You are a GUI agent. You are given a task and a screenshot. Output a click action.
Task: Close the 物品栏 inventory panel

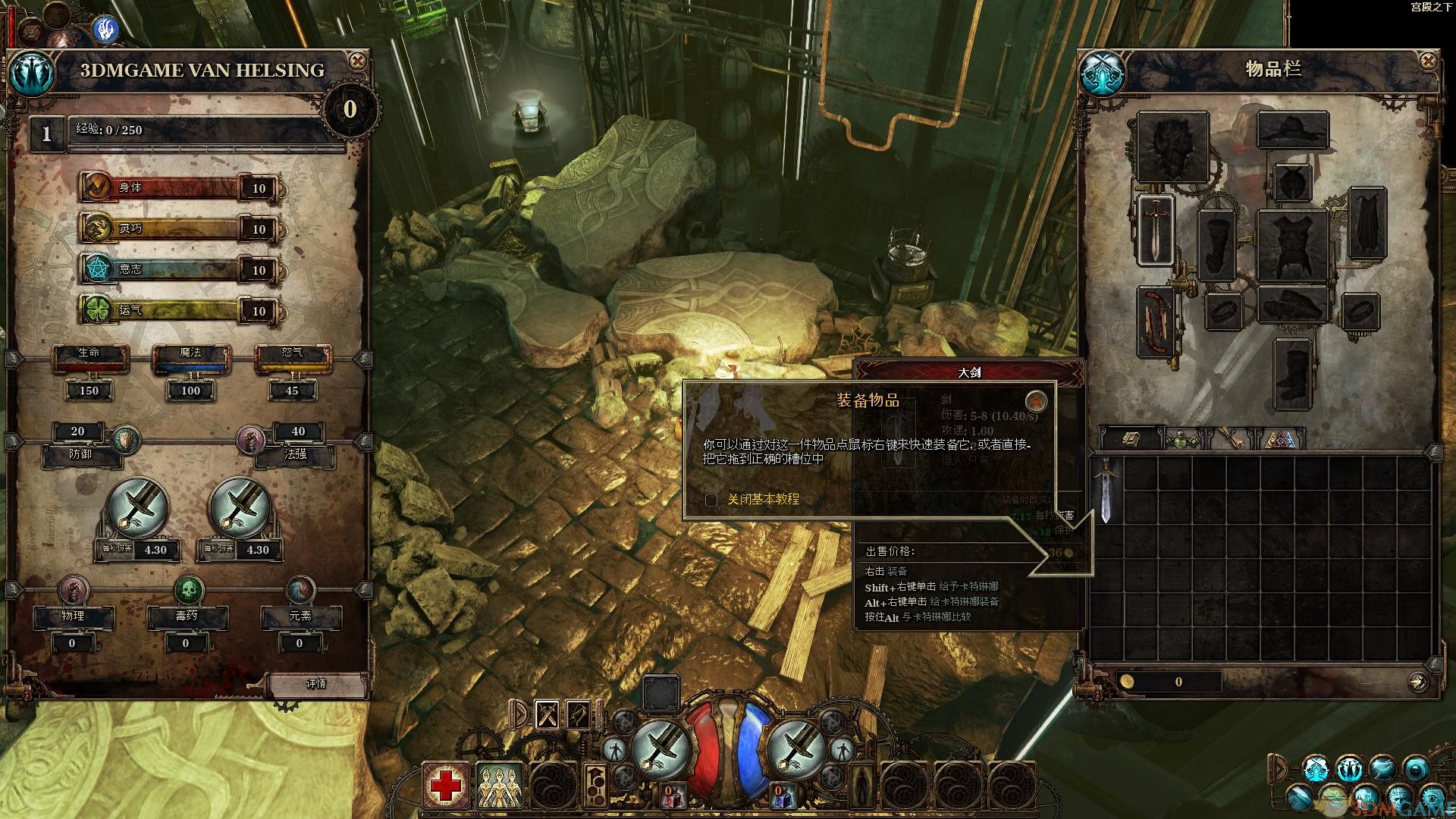(x=1428, y=61)
